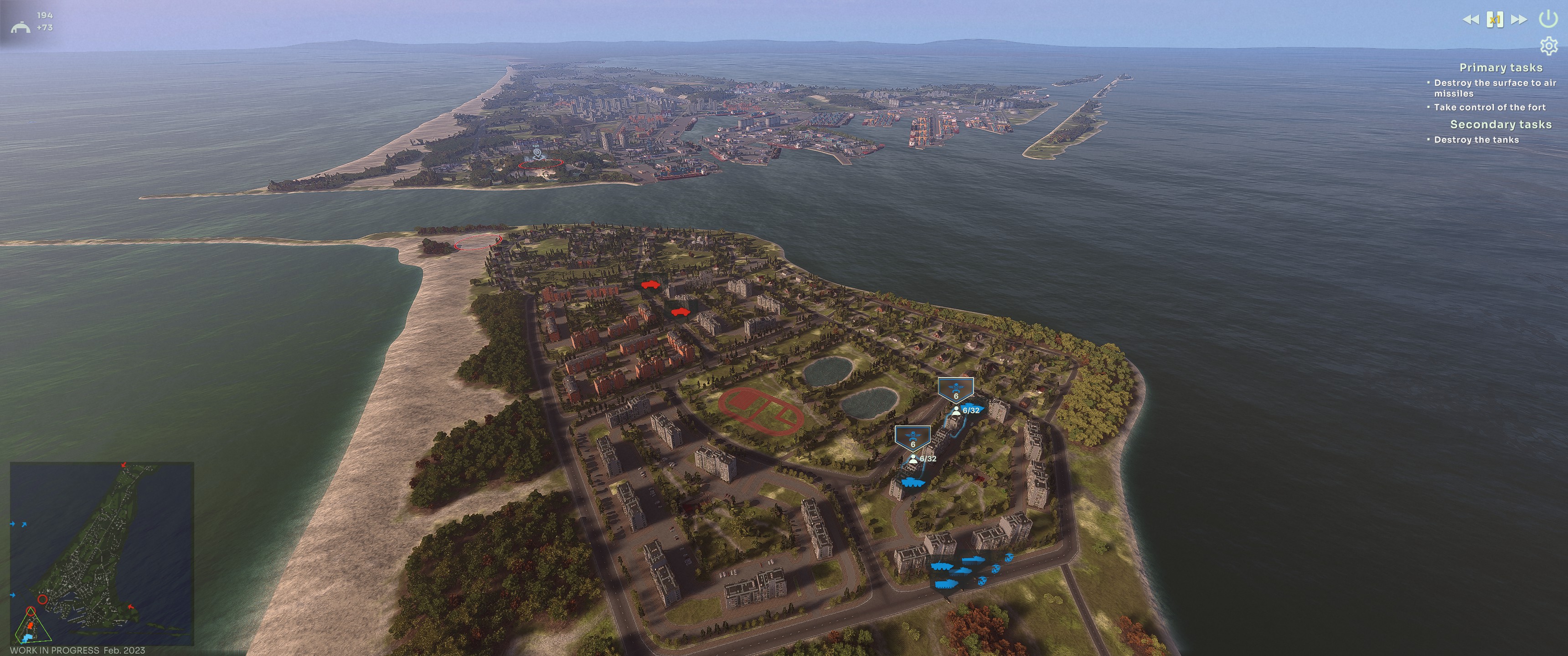
Task: Select the 'Destroy the surface to air missiles' objective
Action: tap(1494, 88)
